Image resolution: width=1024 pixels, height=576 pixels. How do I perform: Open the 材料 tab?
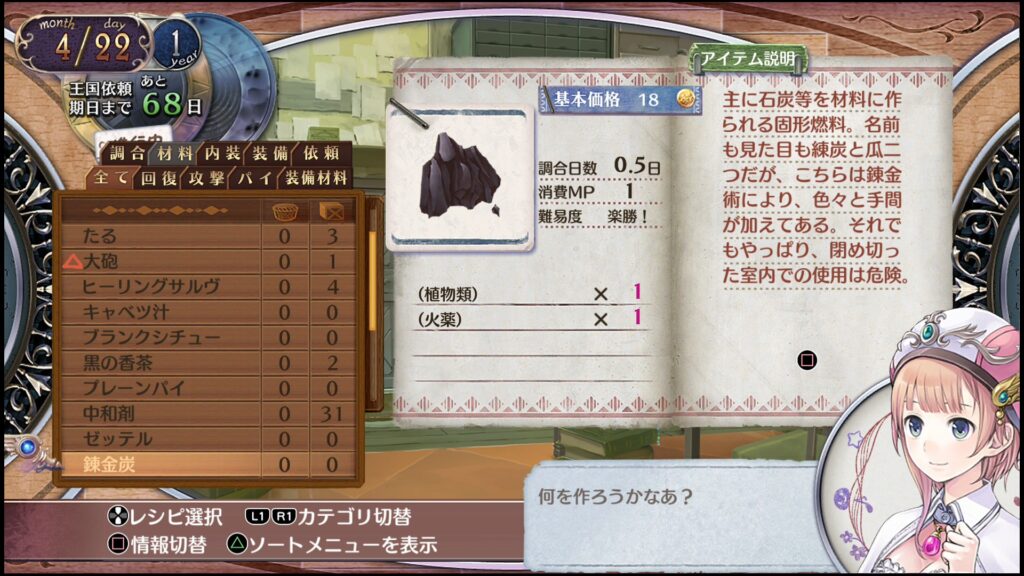pyautogui.click(x=175, y=154)
